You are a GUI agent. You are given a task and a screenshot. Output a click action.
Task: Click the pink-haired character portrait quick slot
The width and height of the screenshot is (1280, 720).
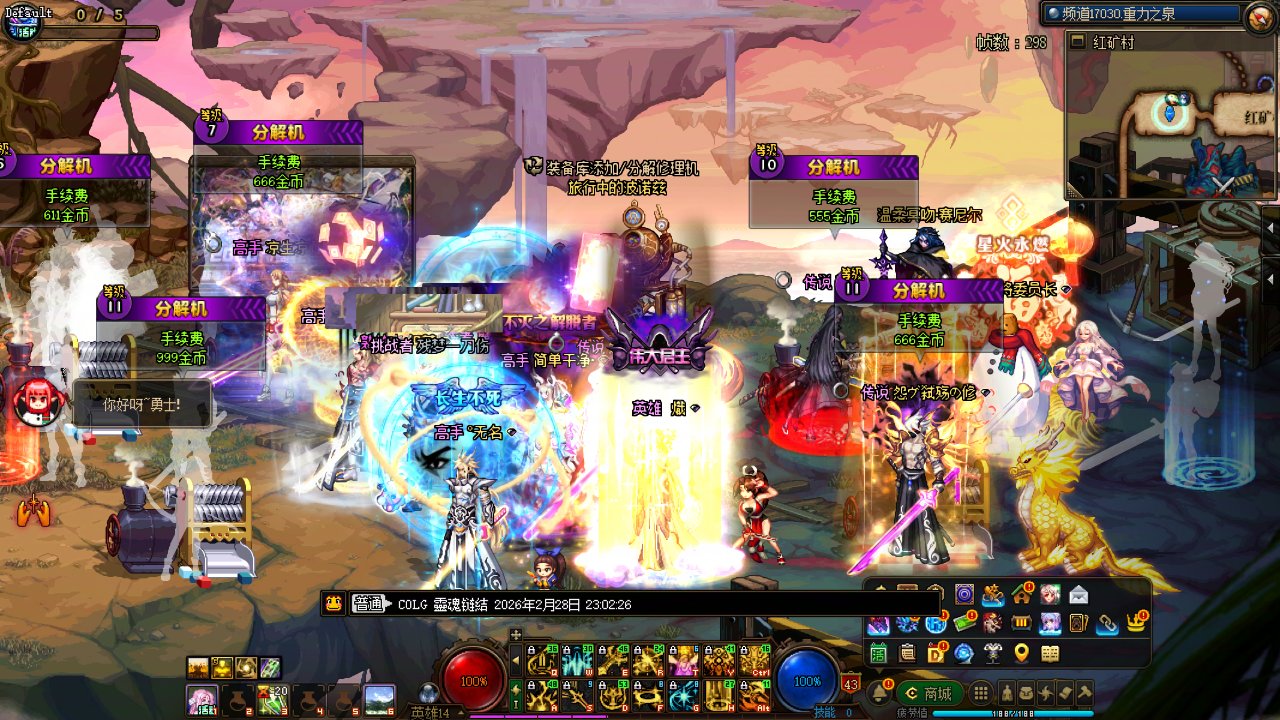pyautogui.click(x=201, y=699)
